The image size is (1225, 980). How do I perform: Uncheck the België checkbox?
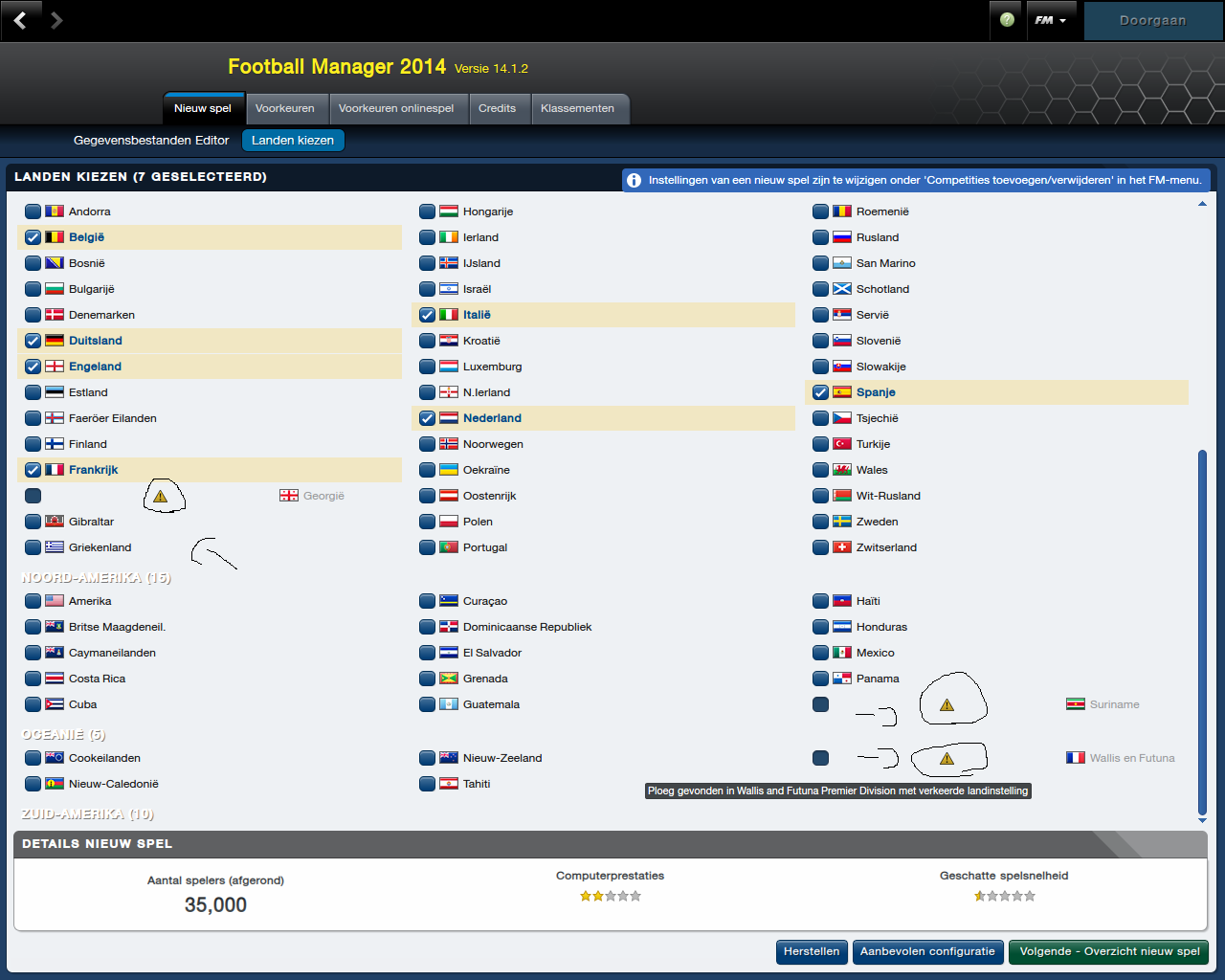click(33, 237)
